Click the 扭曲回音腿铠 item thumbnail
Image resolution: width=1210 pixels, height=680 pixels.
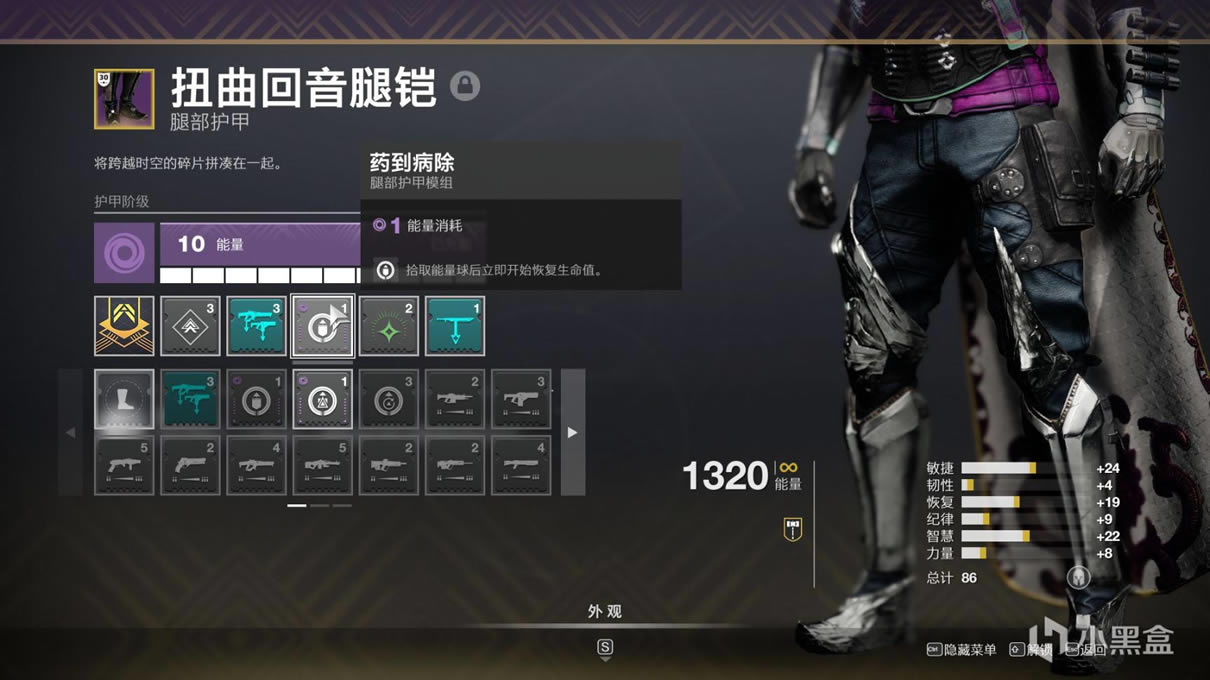pyautogui.click(x=124, y=99)
